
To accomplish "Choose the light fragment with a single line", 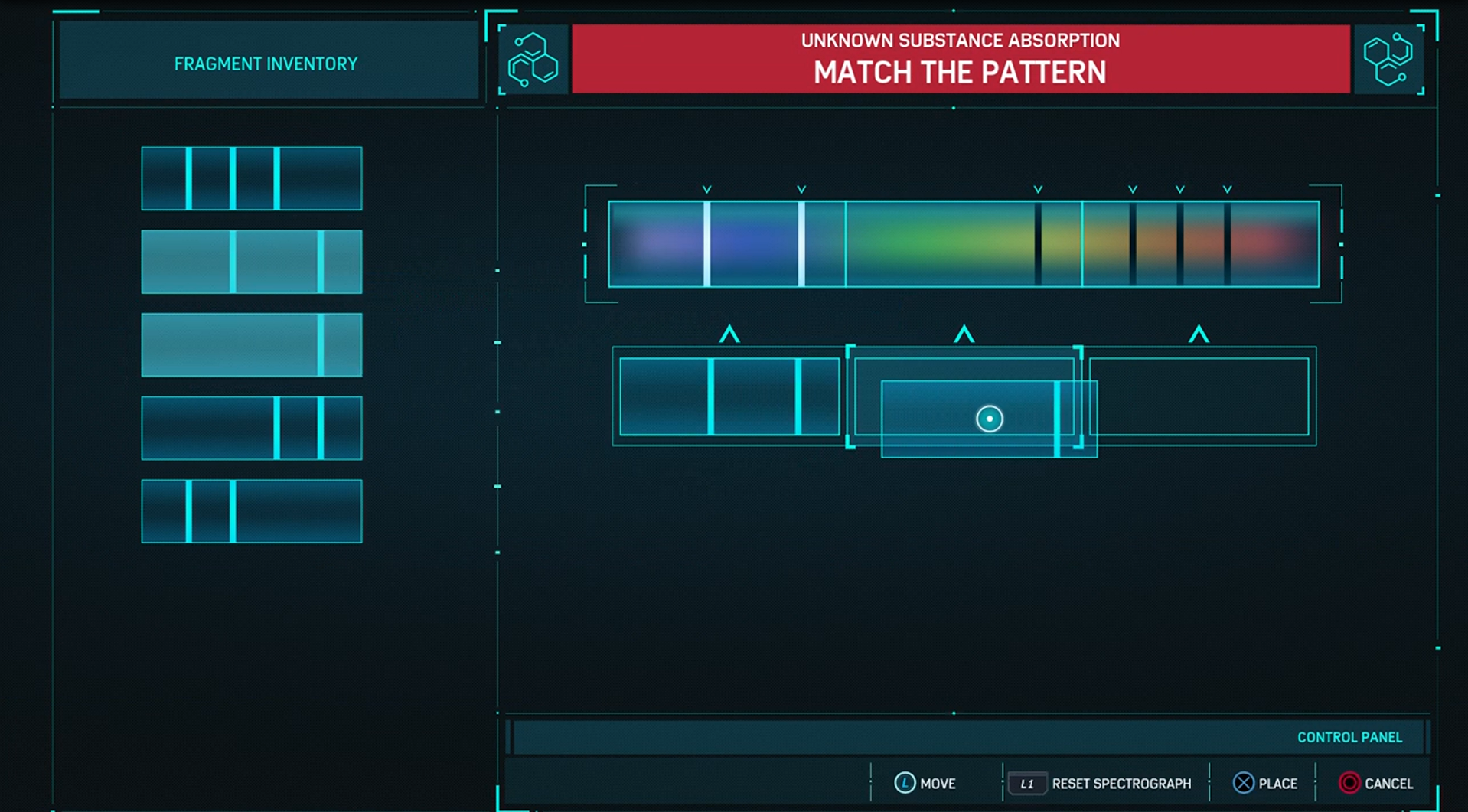I will coord(251,344).
